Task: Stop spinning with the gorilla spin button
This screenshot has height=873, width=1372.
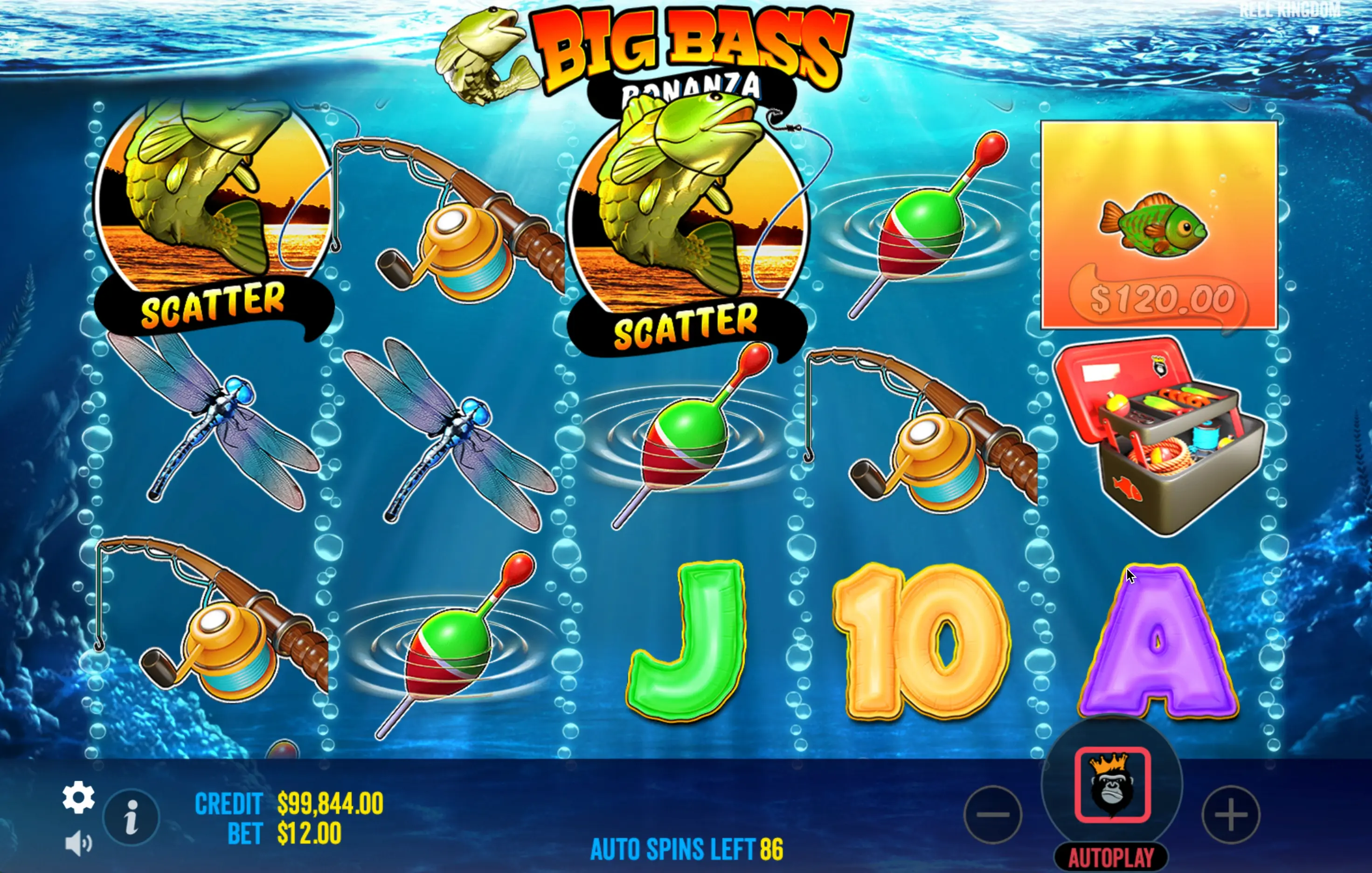Action: (x=1112, y=785)
